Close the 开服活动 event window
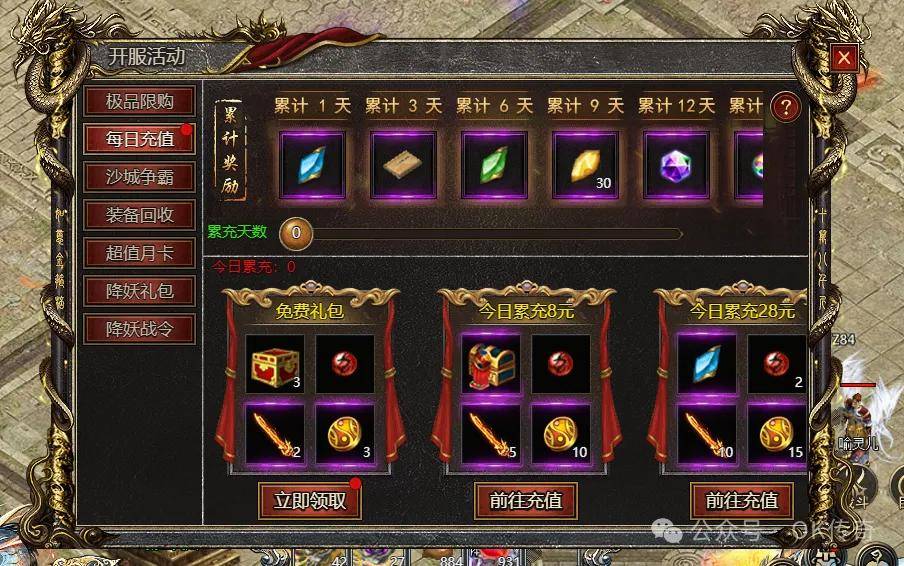Screen dimensions: 904x566 845,58
